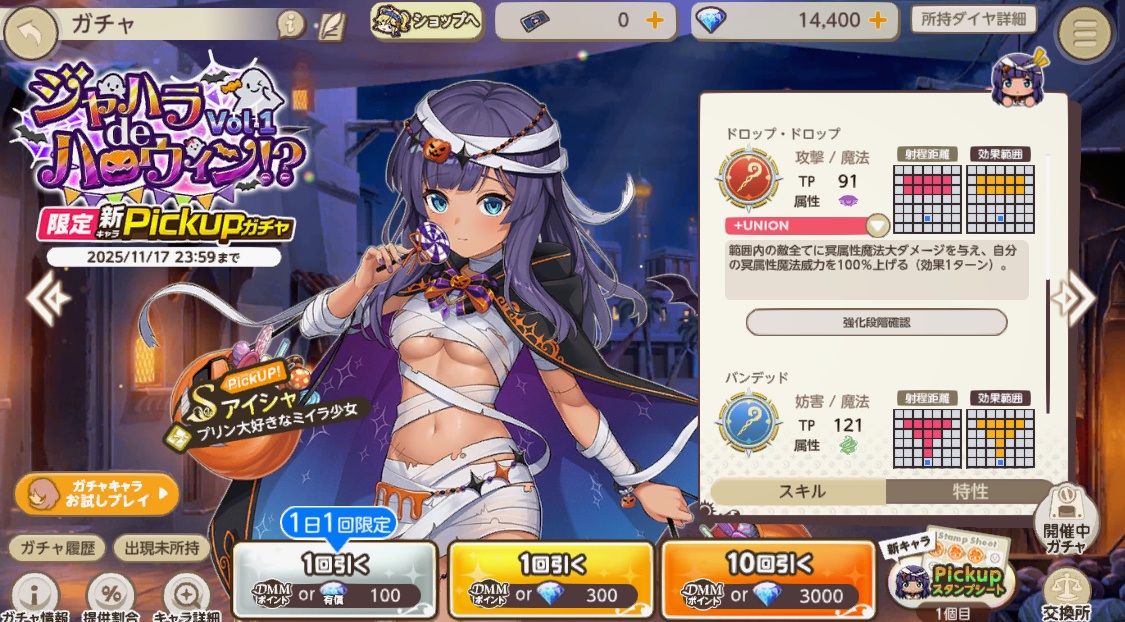Screen dimensions: 1125x622
Task: Expand the +UNION dropdown
Action: [x=877, y=225]
